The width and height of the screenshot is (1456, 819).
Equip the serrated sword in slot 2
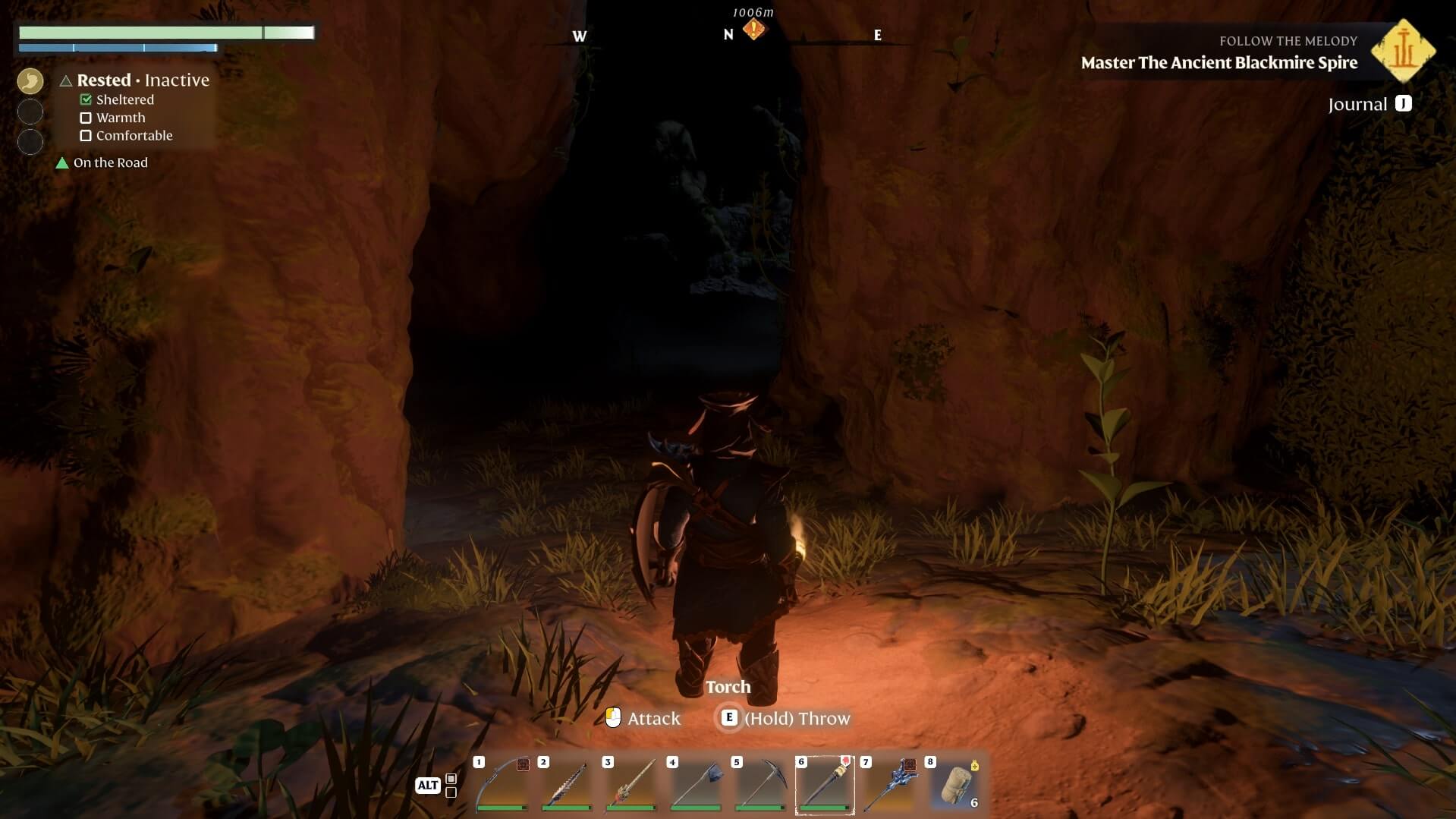[567, 785]
